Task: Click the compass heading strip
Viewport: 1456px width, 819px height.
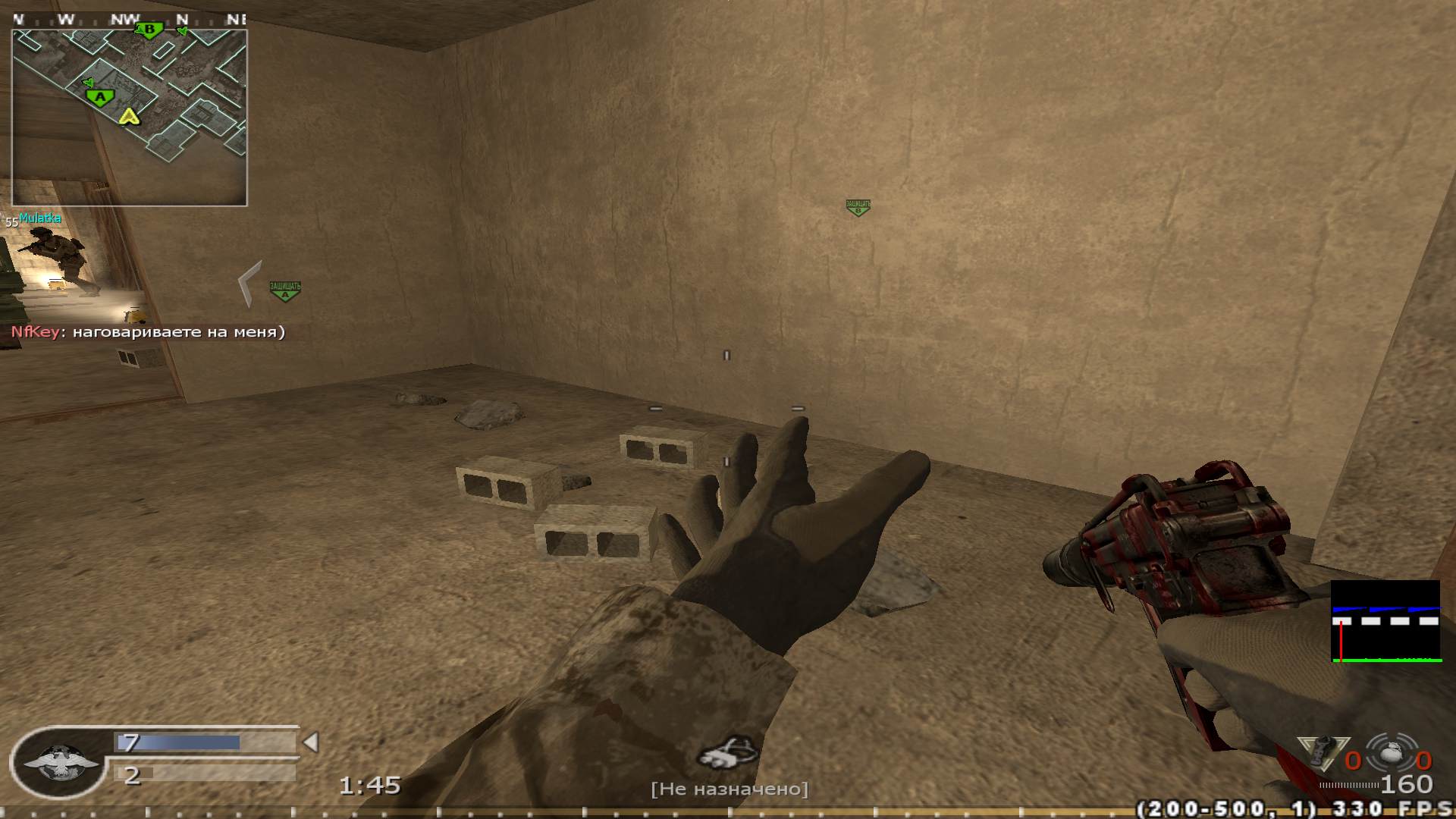Action: [x=129, y=19]
